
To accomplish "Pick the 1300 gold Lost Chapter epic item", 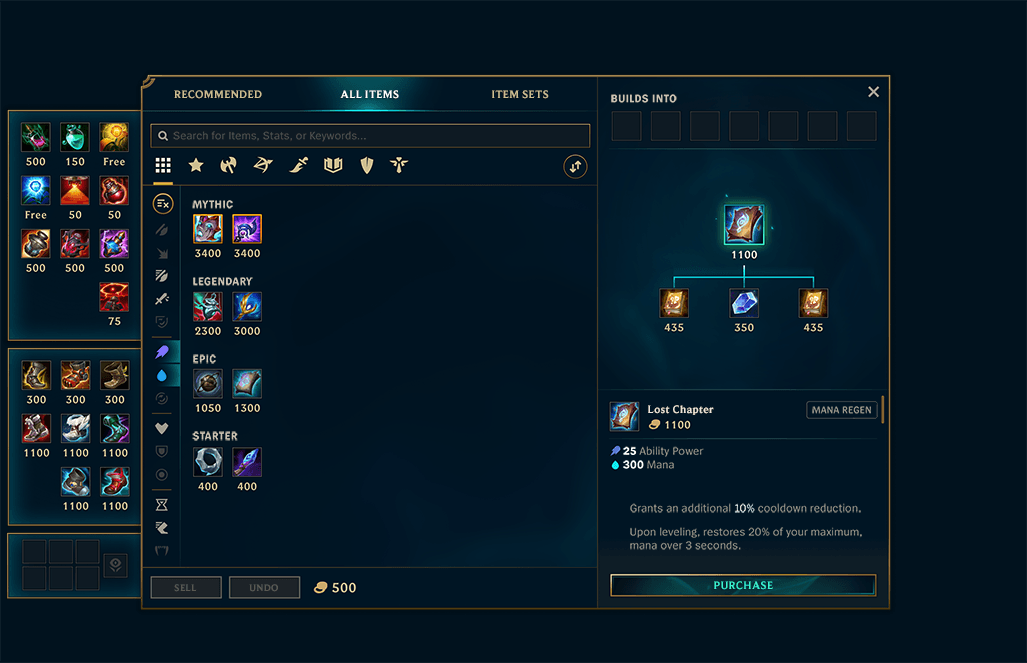I will point(247,383).
